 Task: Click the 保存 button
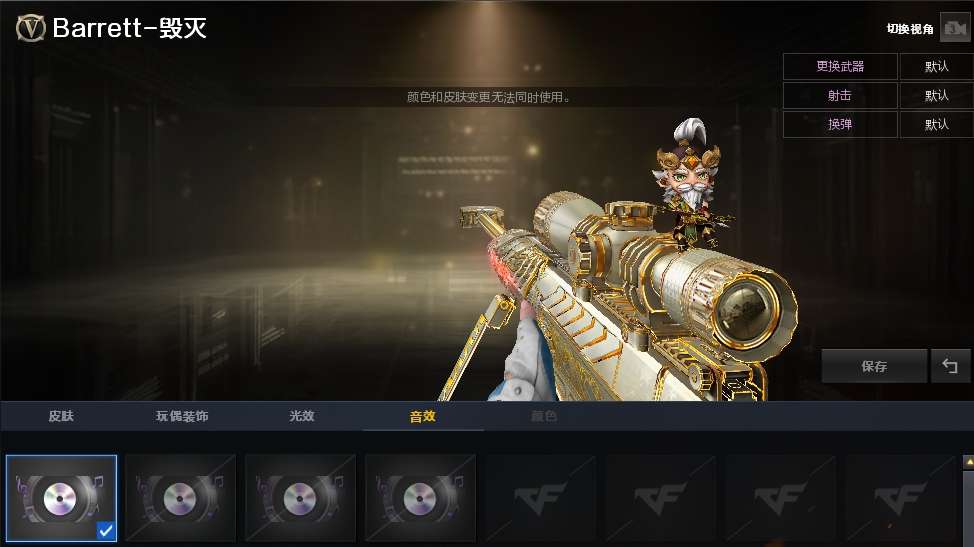(874, 366)
